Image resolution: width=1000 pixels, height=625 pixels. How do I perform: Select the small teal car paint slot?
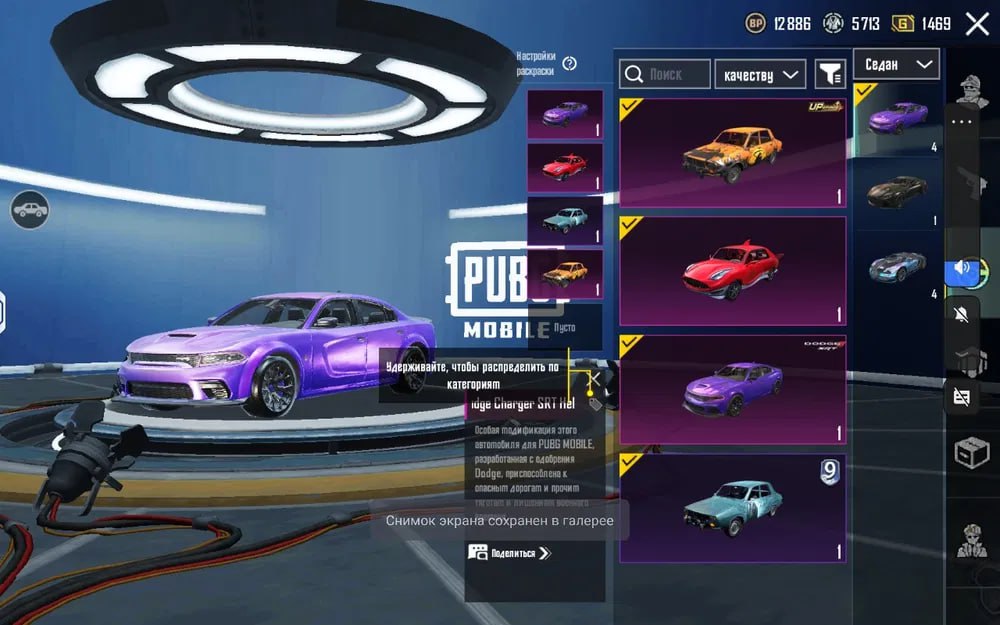[565, 220]
